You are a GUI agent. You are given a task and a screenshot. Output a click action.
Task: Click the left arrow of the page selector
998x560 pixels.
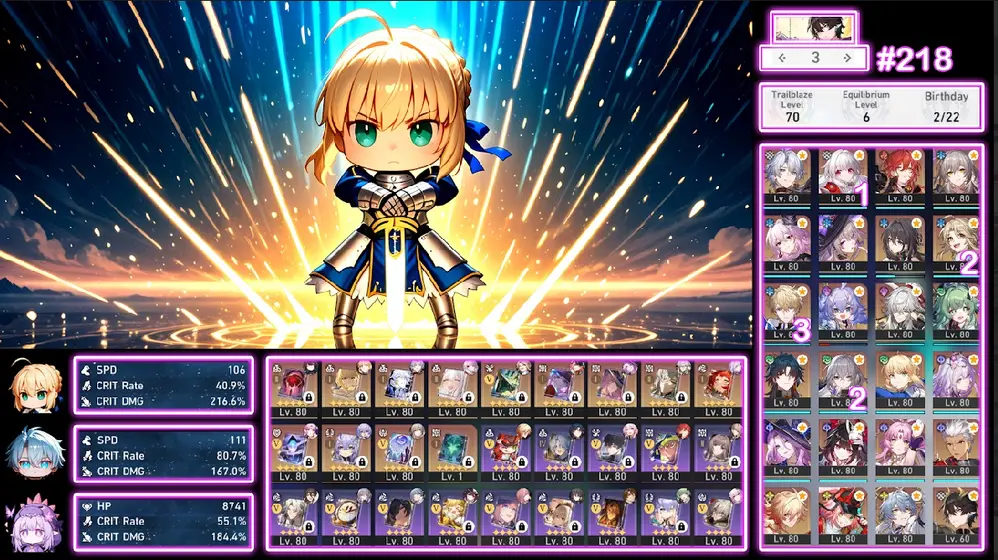[782, 58]
